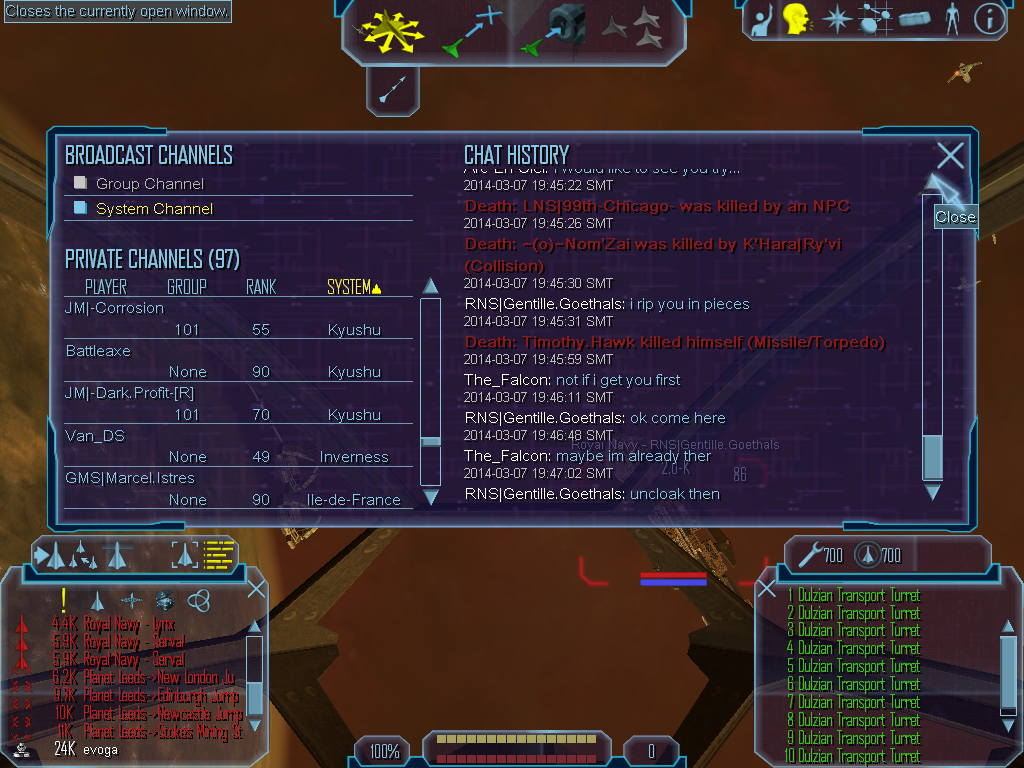Select the Group Channel checkbox
The image size is (1024, 768).
click(82, 183)
